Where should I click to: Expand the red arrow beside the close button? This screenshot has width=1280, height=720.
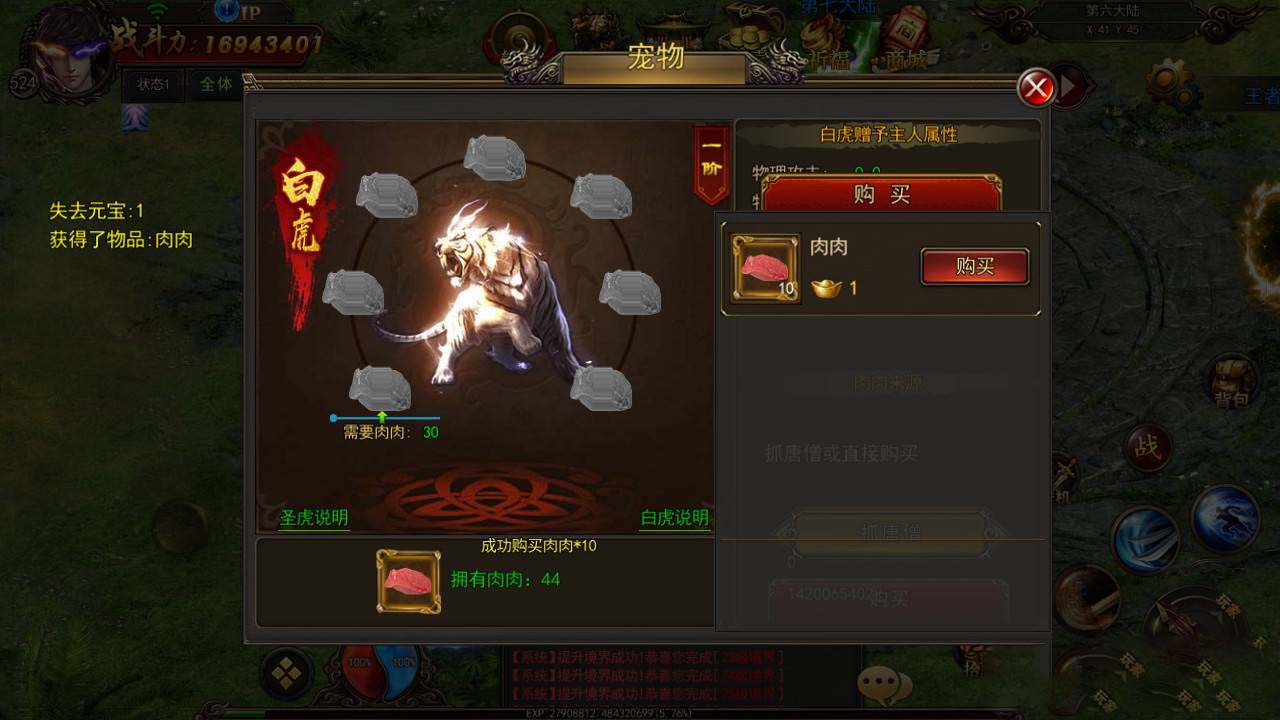tap(1069, 88)
